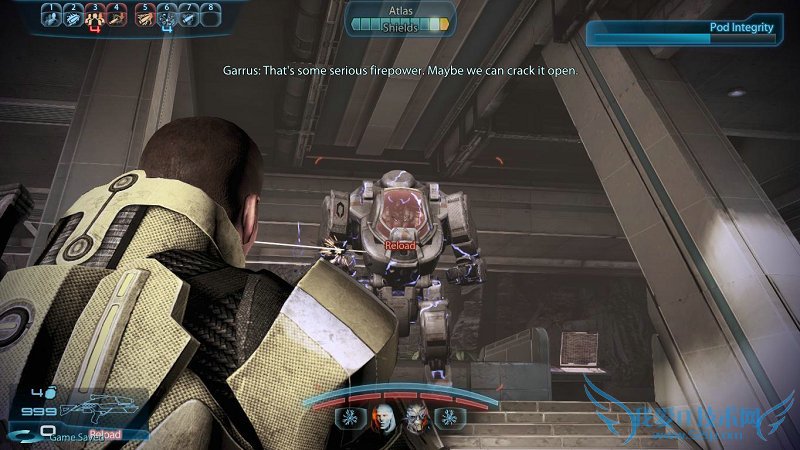Use the power in hotbar slot 6

(x=166, y=17)
